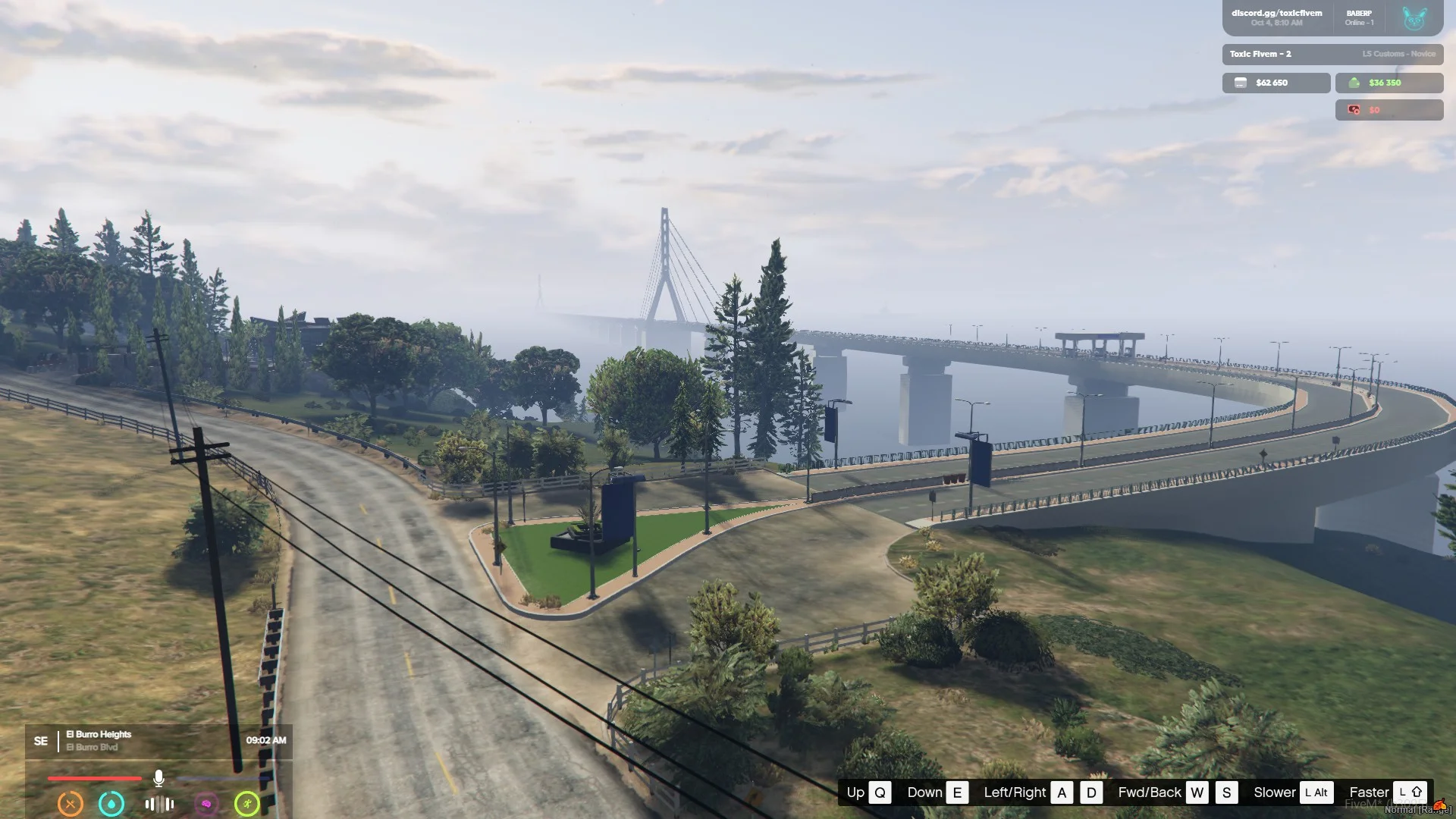Image resolution: width=1456 pixels, height=819 pixels.
Task: Select the cyan thirst water-drop icon
Action: (111, 803)
